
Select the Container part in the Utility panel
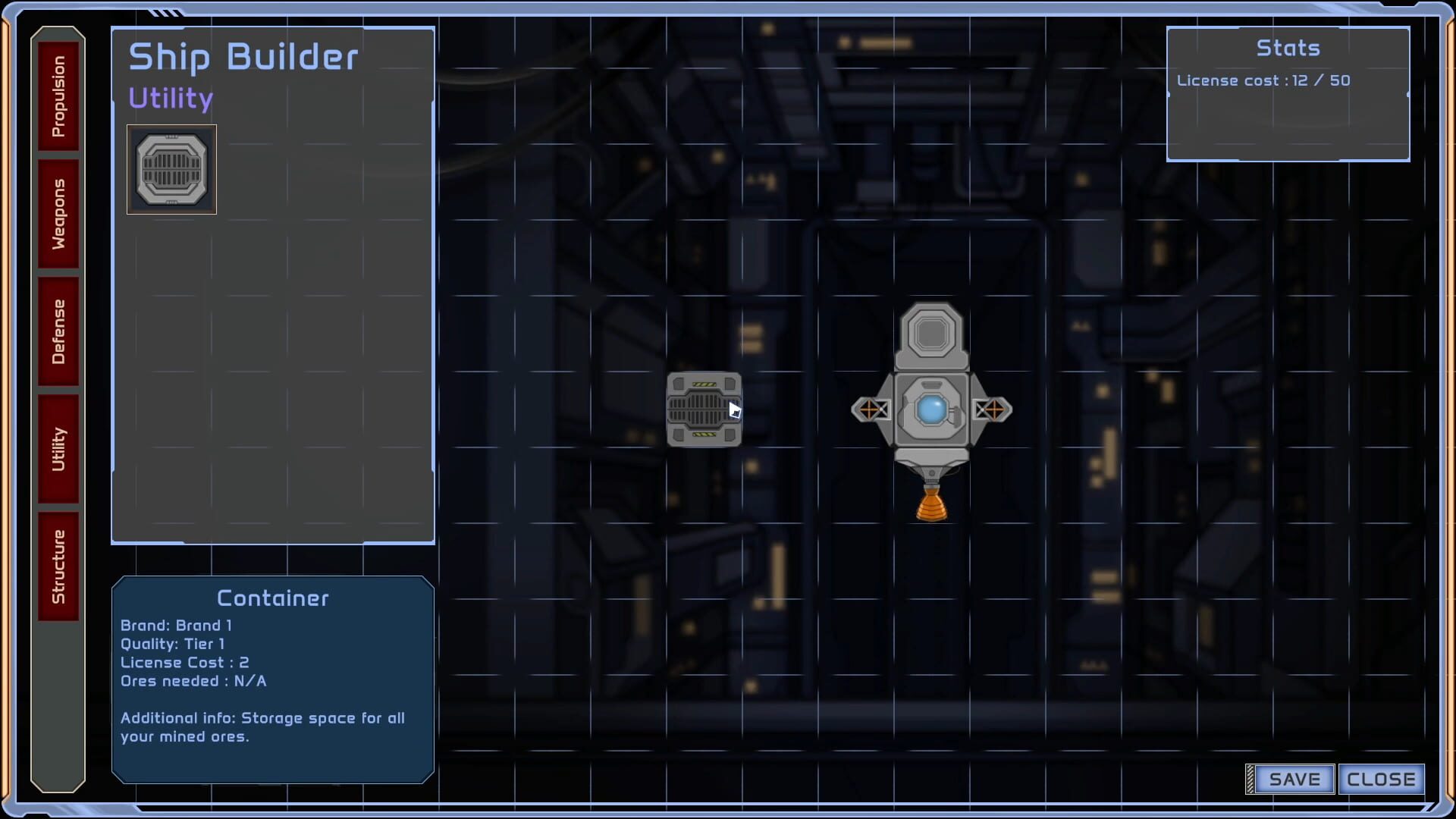[171, 169]
